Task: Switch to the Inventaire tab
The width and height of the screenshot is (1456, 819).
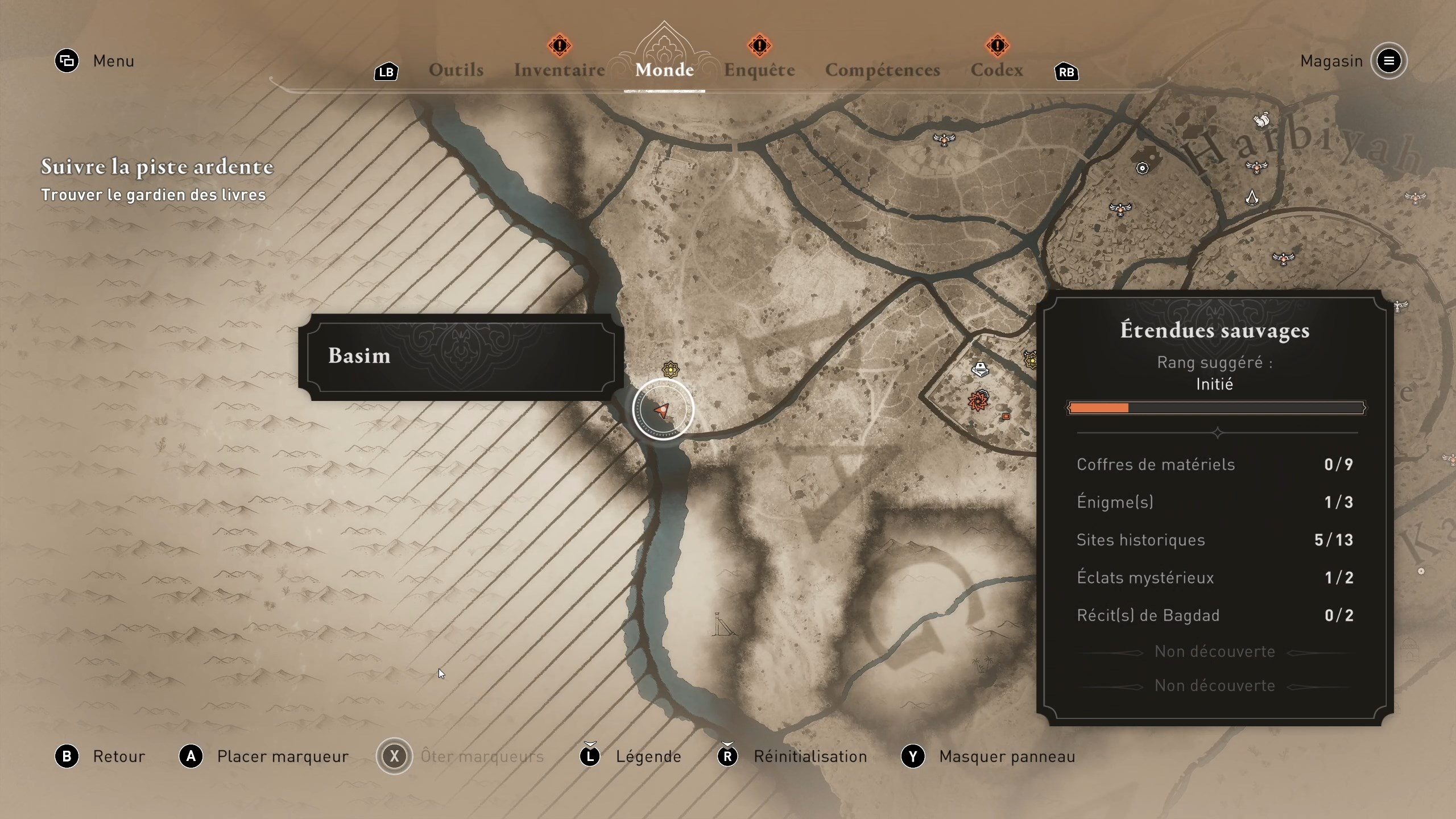Action: (x=559, y=70)
